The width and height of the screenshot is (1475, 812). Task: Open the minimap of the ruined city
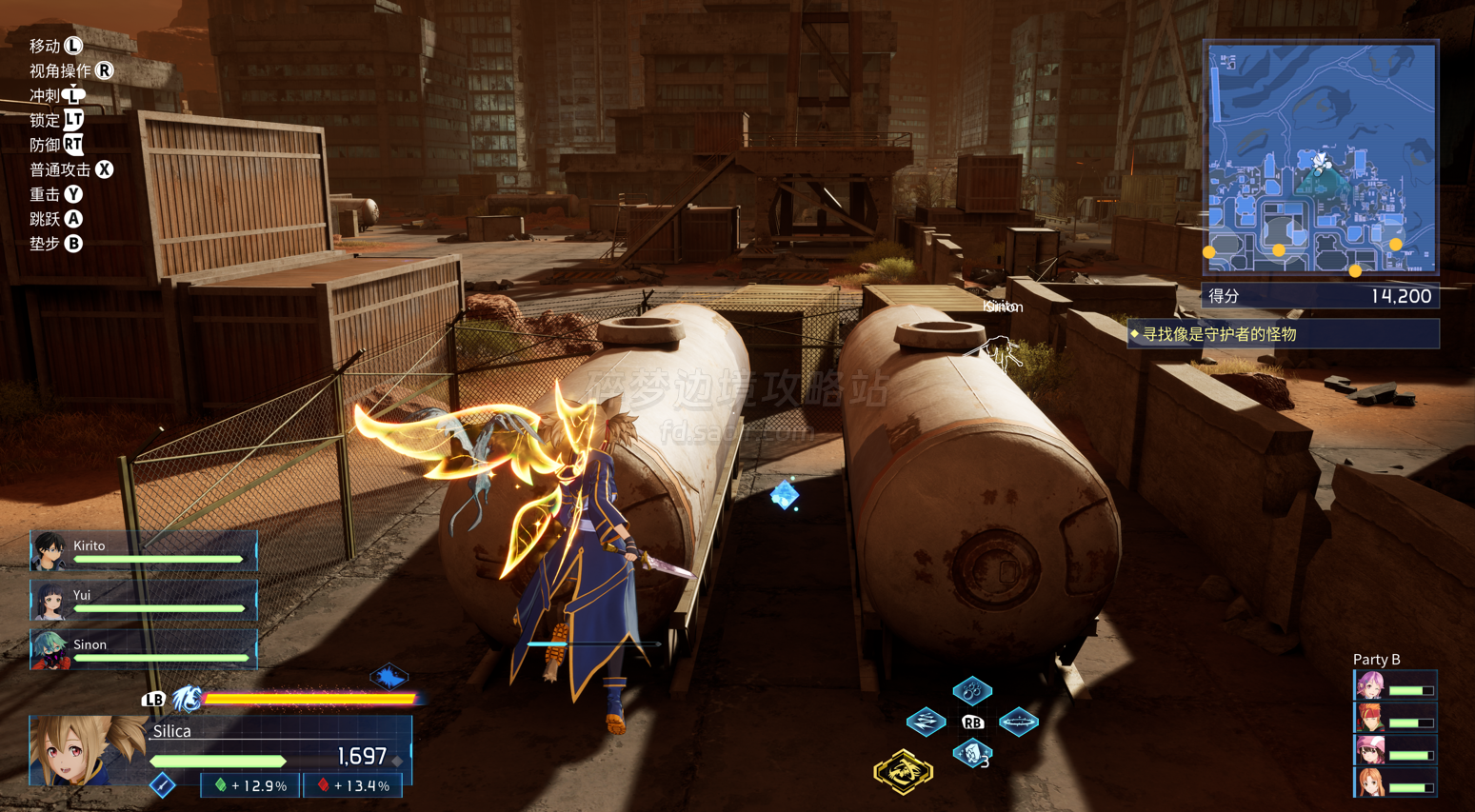click(x=1321, y=159)
